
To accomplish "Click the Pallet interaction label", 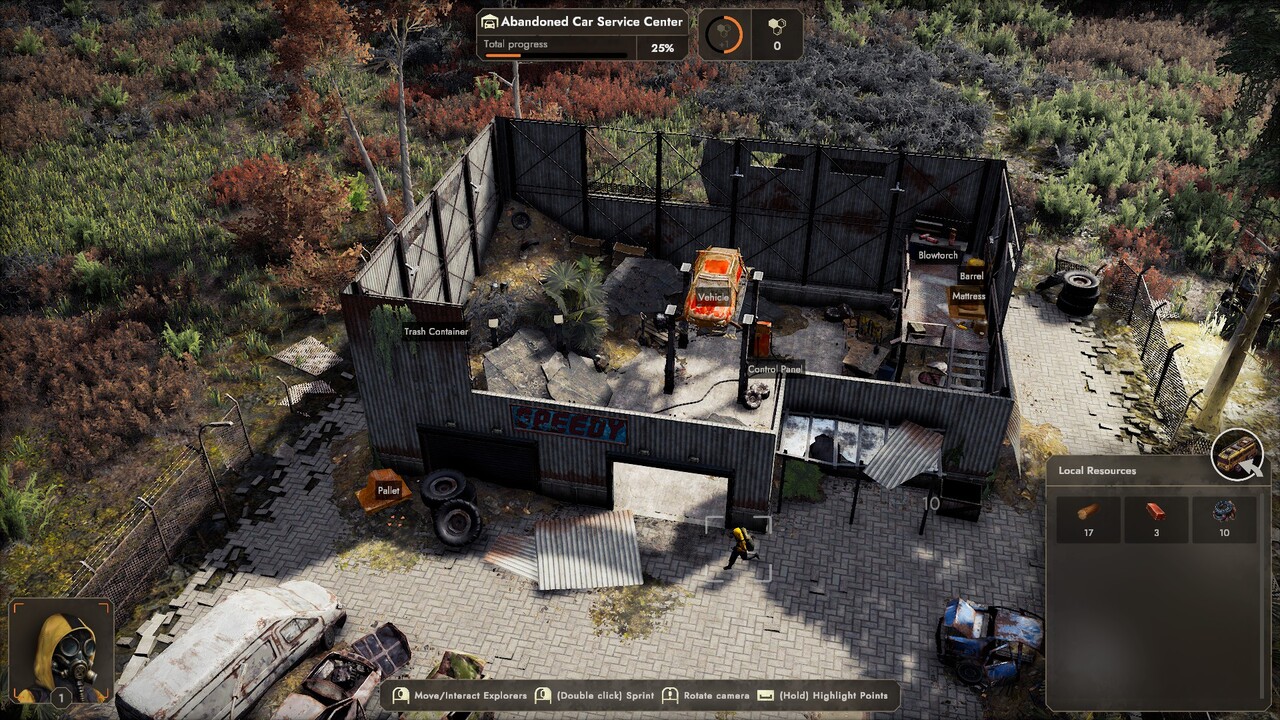I will point(388,491).
